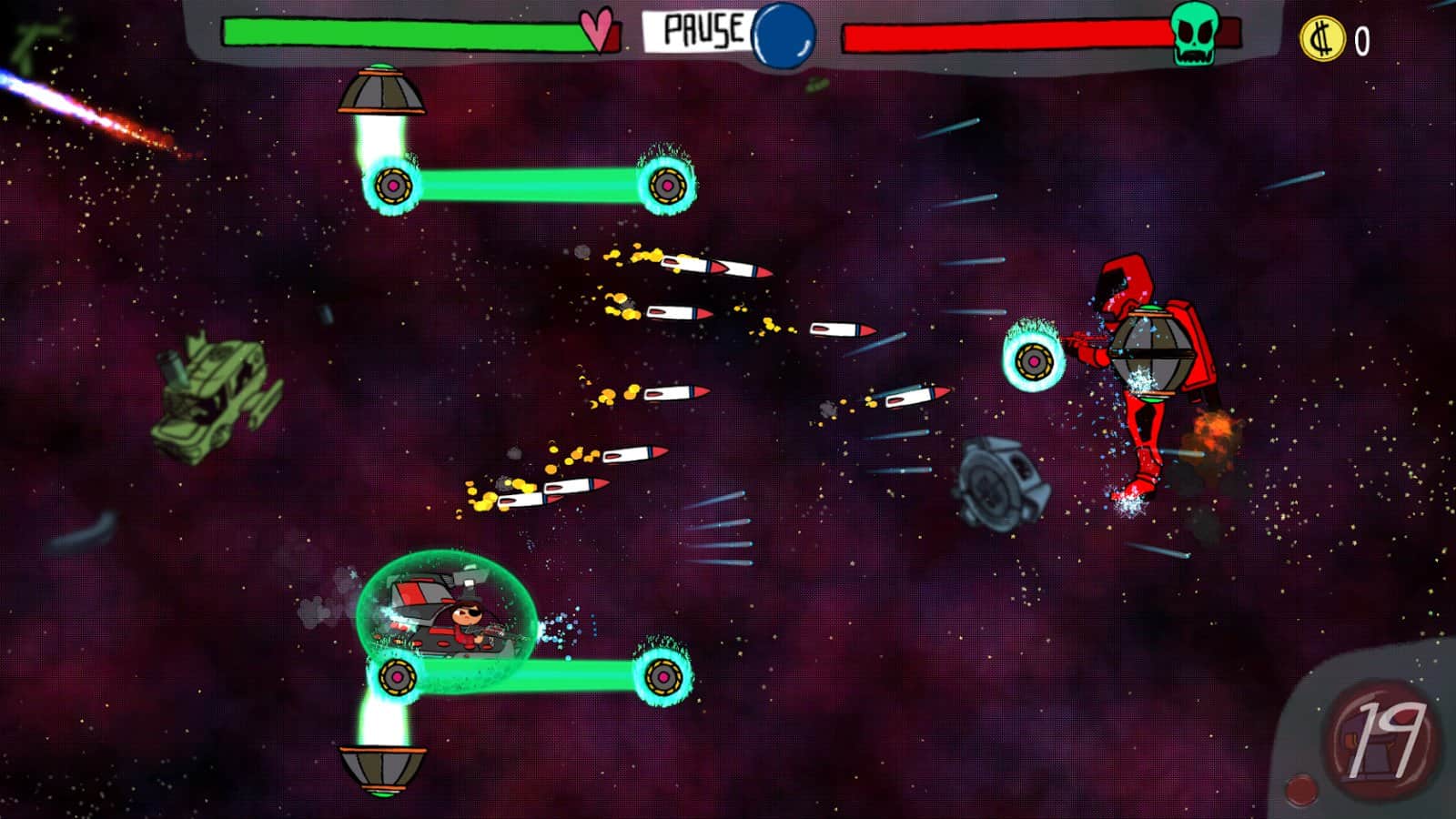Fire the special weapon showing 19

1382,739
